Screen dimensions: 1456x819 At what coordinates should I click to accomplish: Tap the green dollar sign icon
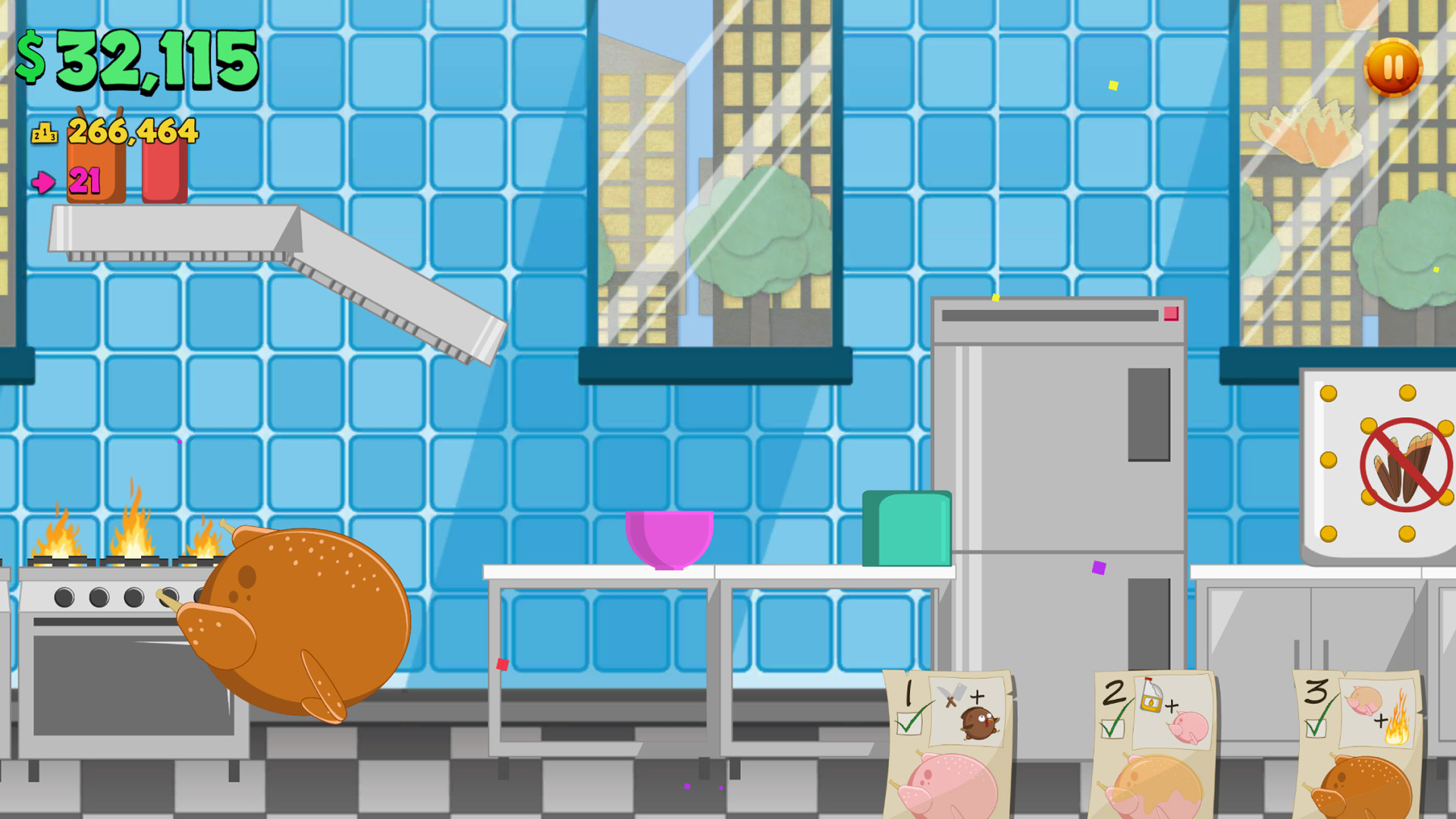[x=32, y=57]
